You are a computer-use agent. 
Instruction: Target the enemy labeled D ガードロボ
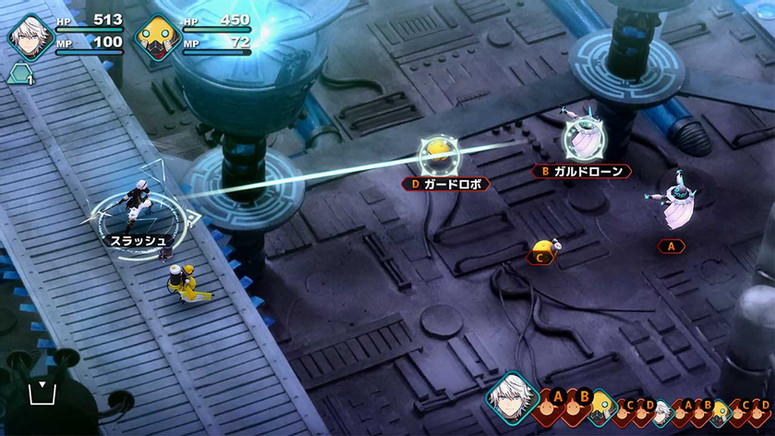click(x=438, y=156)
